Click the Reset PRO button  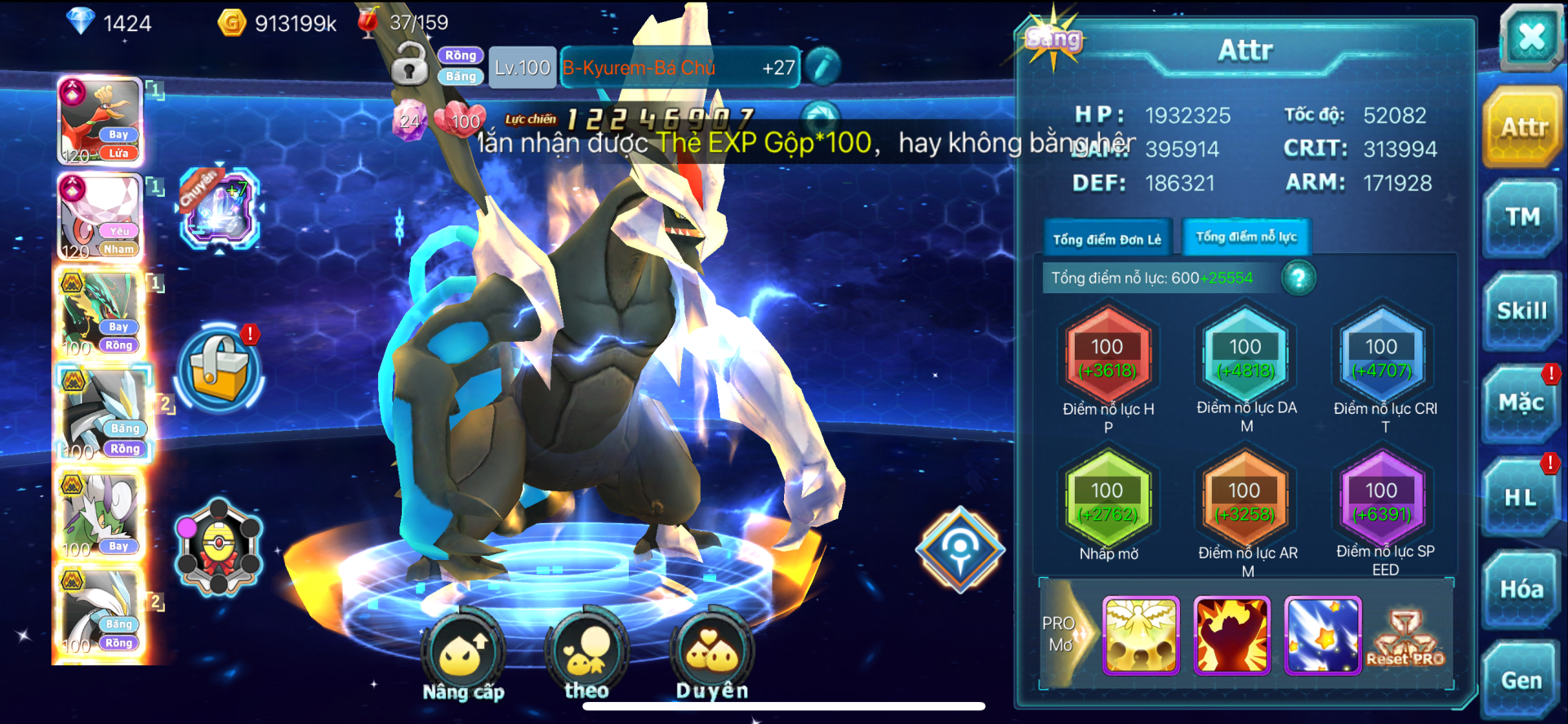tap(1405, 638)
